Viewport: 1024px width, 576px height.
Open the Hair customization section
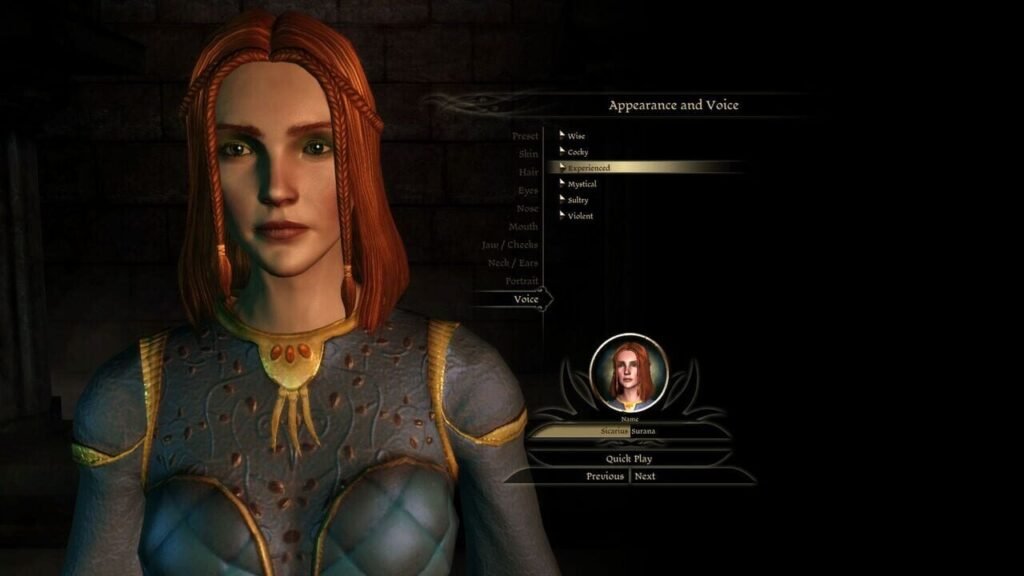(x=528, y=172)
